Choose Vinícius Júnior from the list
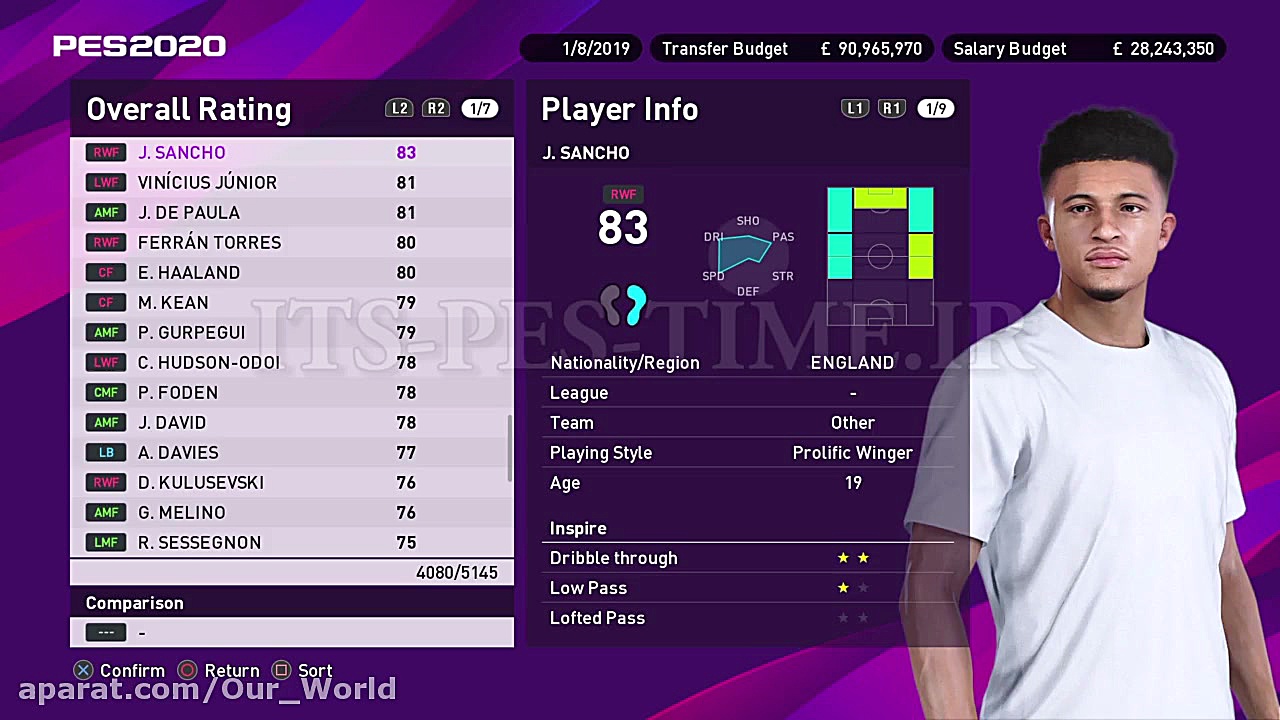 [290, 182]
